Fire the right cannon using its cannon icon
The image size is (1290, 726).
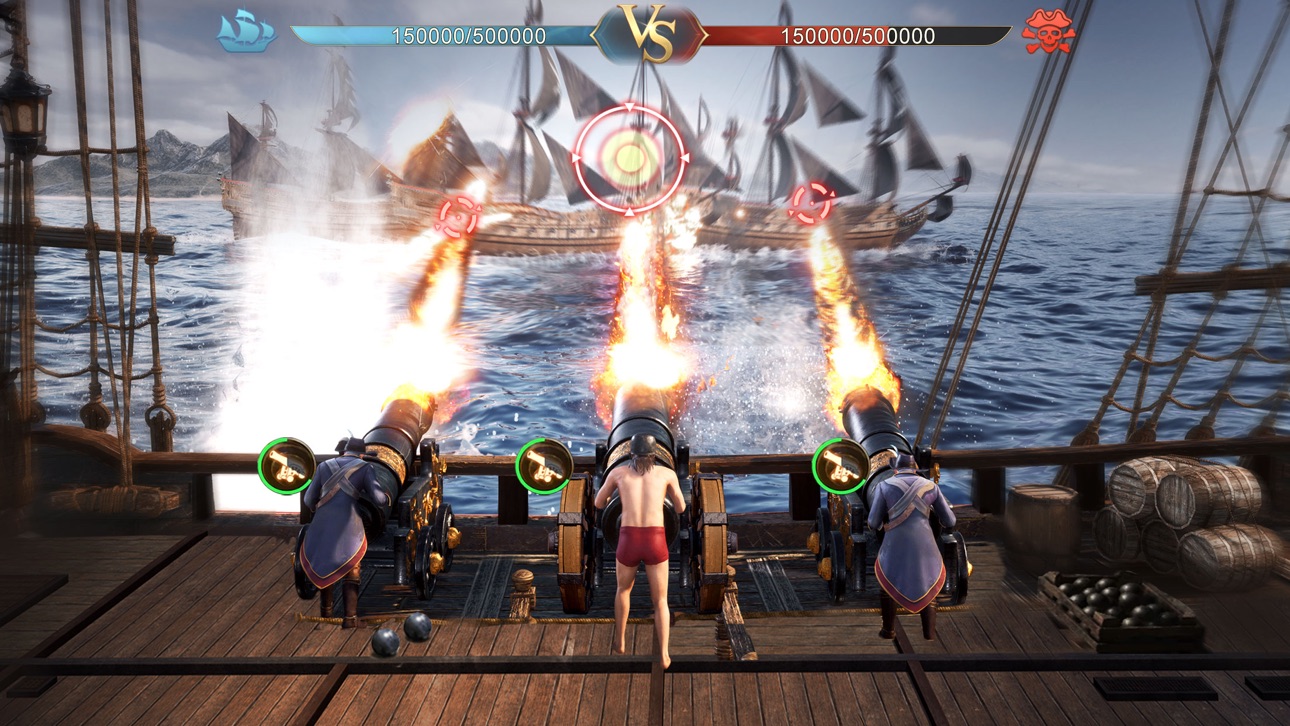840,466
